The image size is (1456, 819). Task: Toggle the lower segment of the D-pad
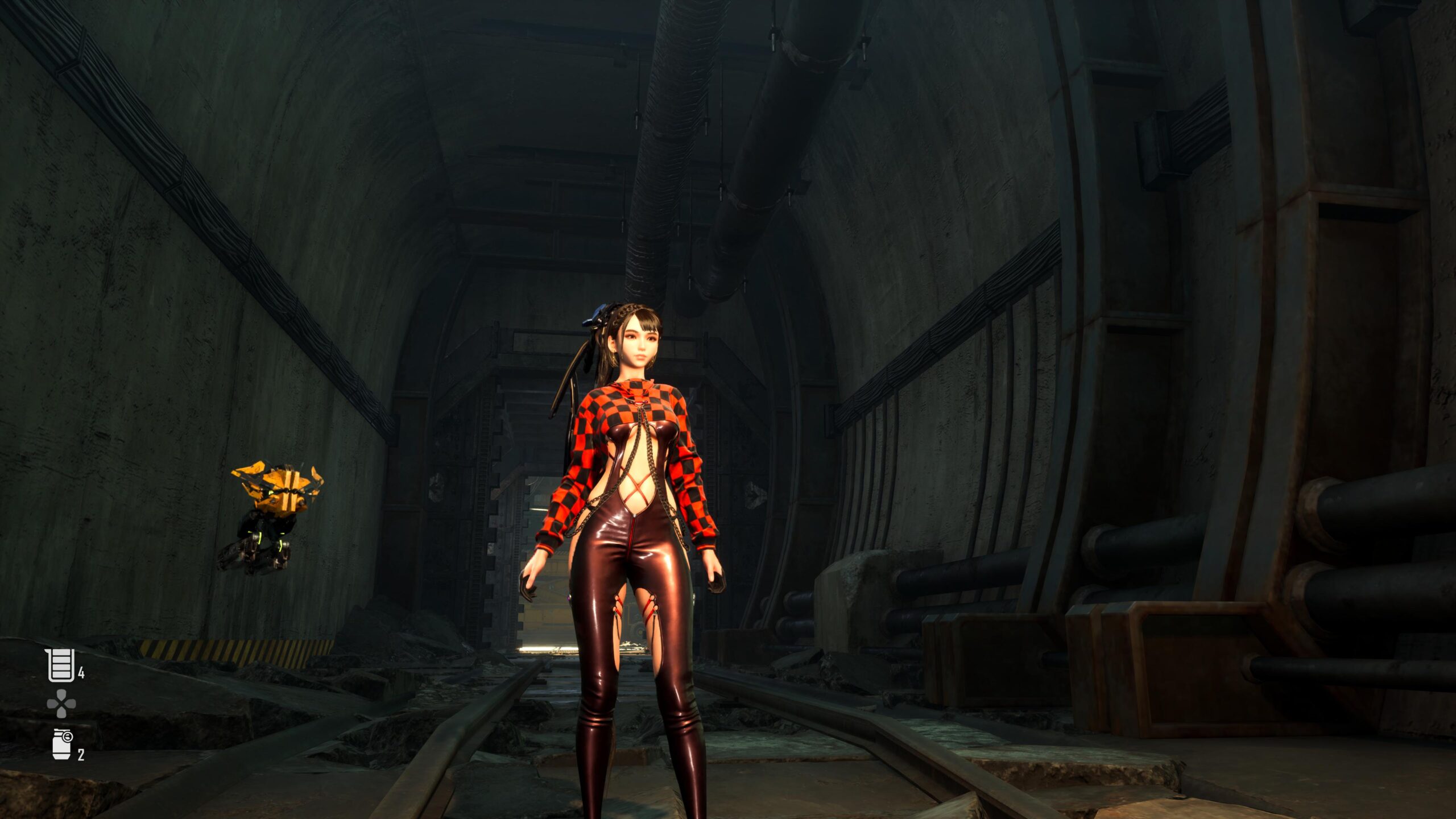tap(61, 712)
